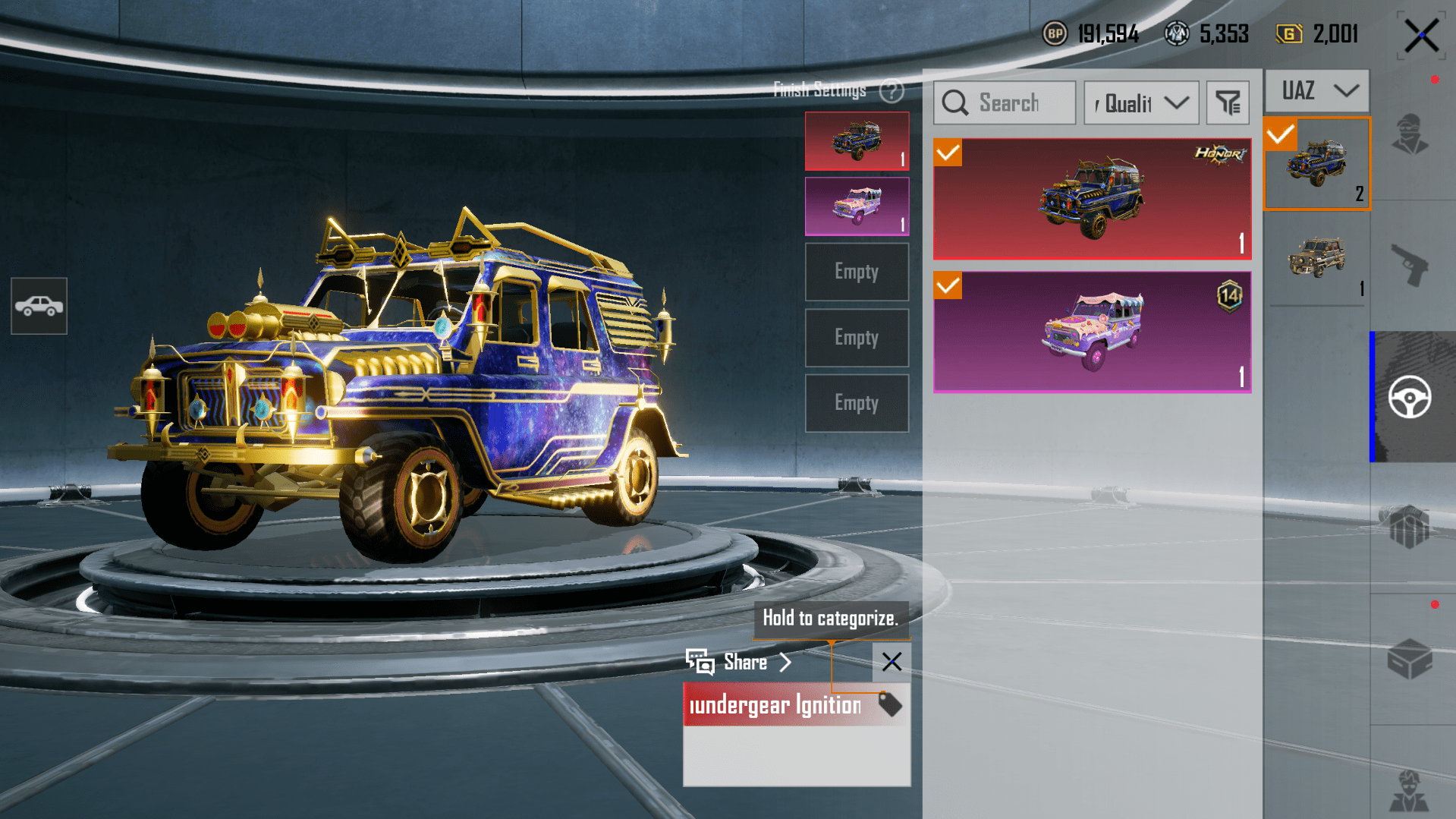This screenshot has height=819, width=1456.
Task: Choose the camo UAZ thumbnail
Action: click(x=1317, y=258)
